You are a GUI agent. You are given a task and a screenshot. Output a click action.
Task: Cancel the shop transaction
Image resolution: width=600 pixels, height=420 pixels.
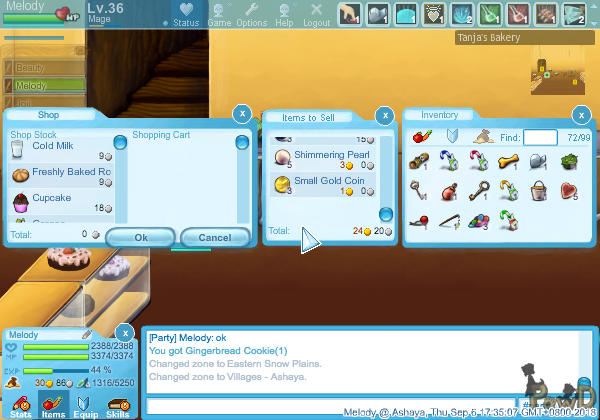(x=215, y=238)
